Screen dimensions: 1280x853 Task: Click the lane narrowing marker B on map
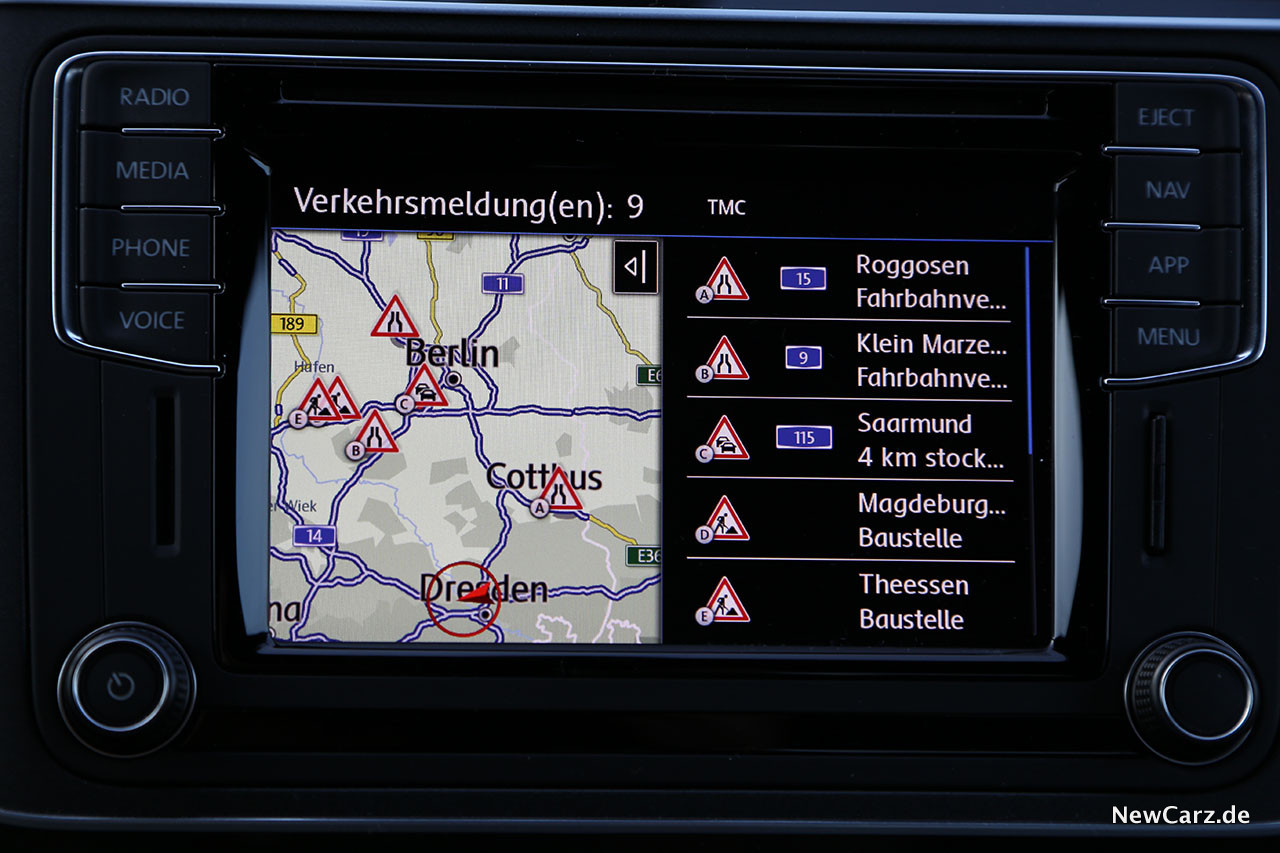(x=374, y=433)
